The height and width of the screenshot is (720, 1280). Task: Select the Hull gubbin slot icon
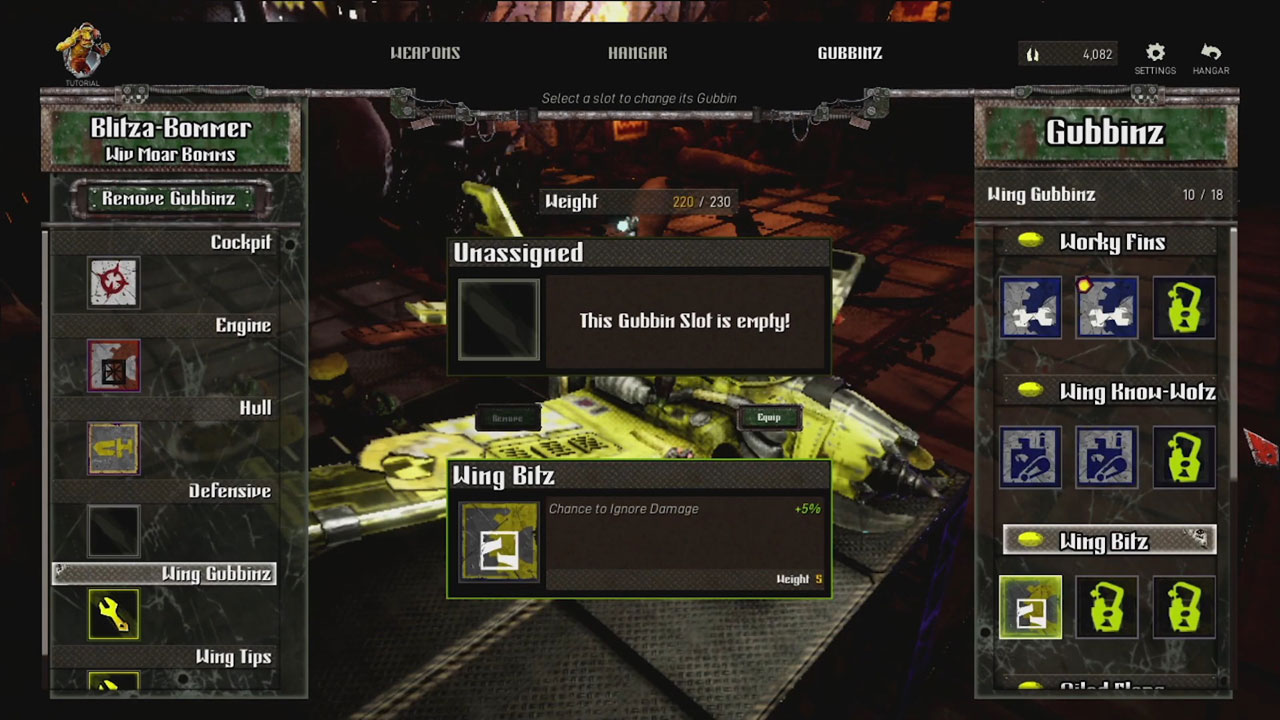(113, 448)
